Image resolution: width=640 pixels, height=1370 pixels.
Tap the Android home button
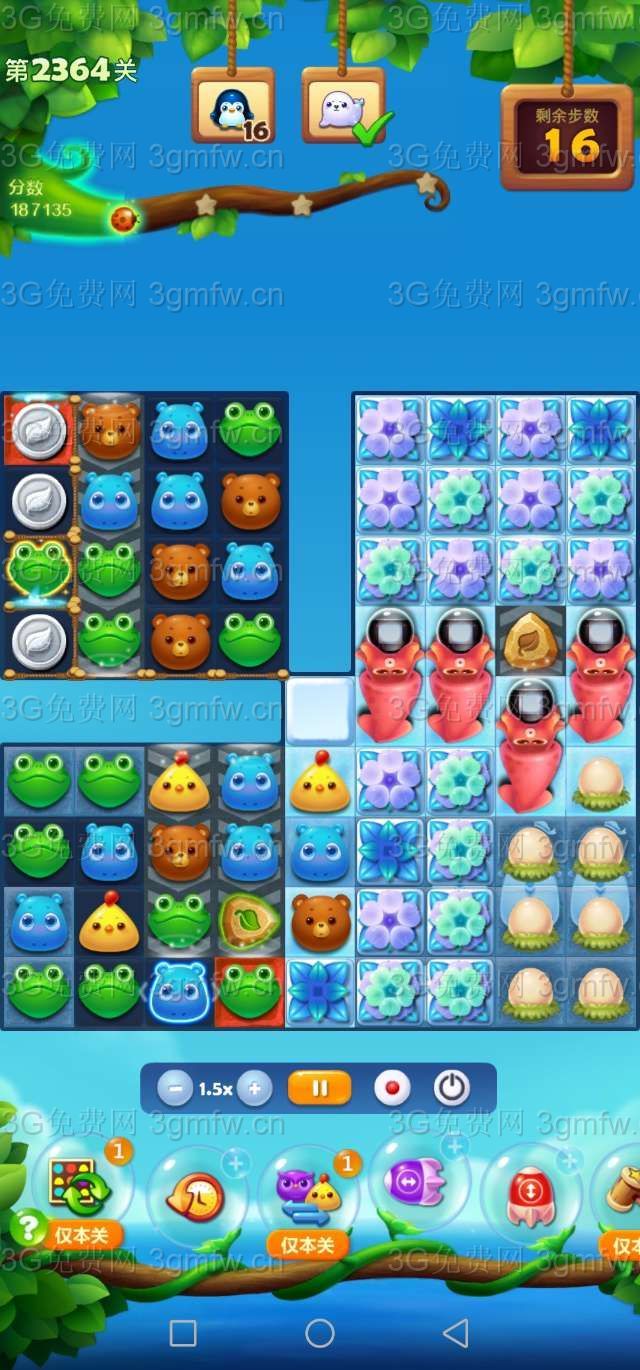coord(320,1333)
